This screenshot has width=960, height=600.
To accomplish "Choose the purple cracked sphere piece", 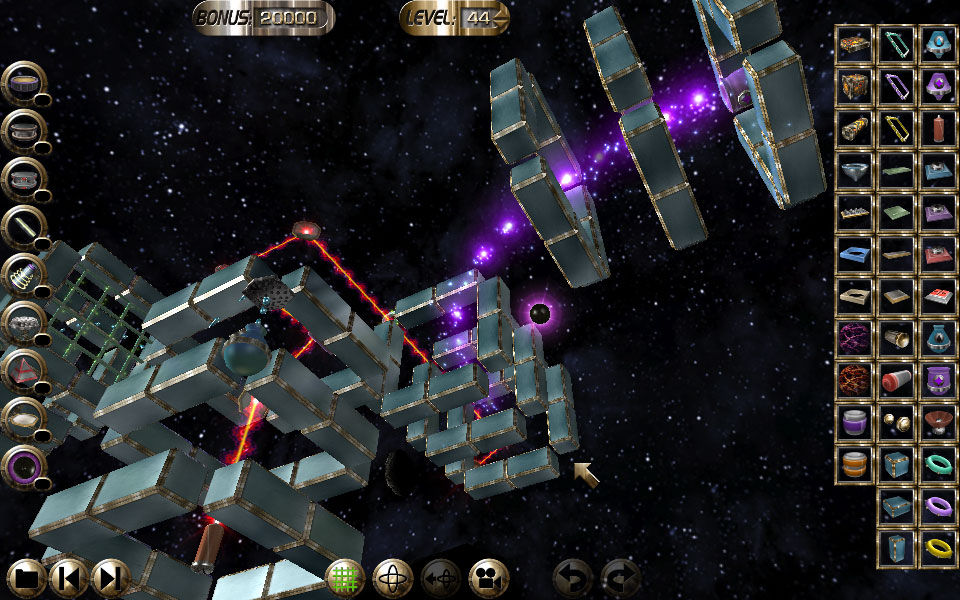I will (854, 338).
